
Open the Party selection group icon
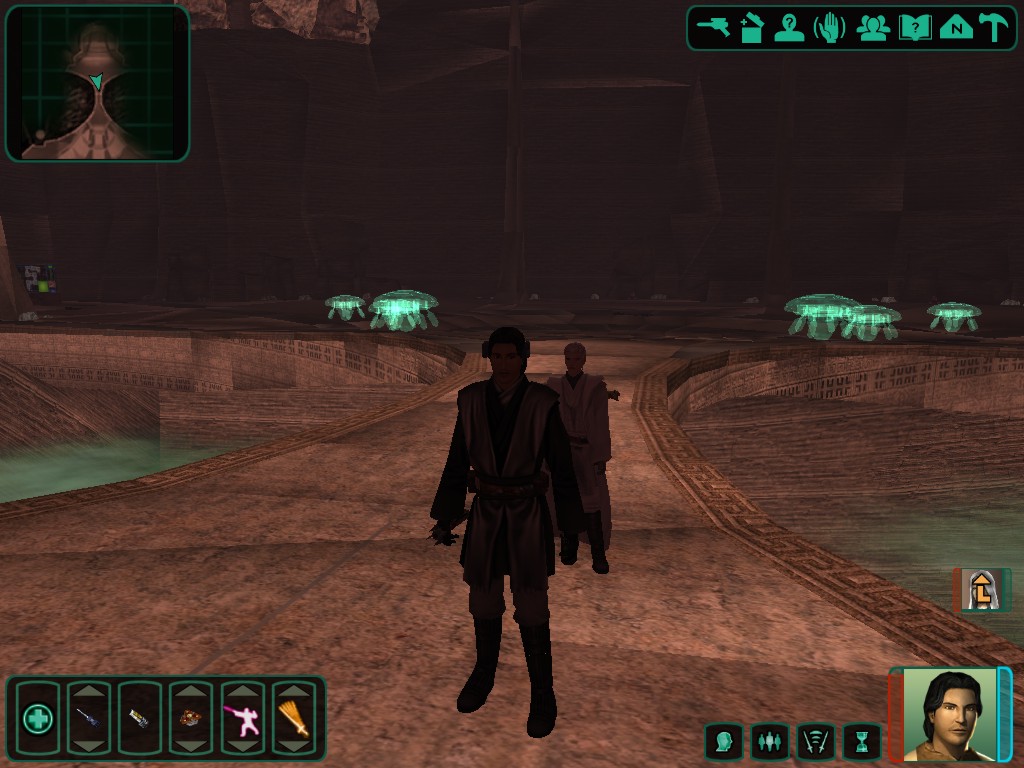click(x=873, y=28)
